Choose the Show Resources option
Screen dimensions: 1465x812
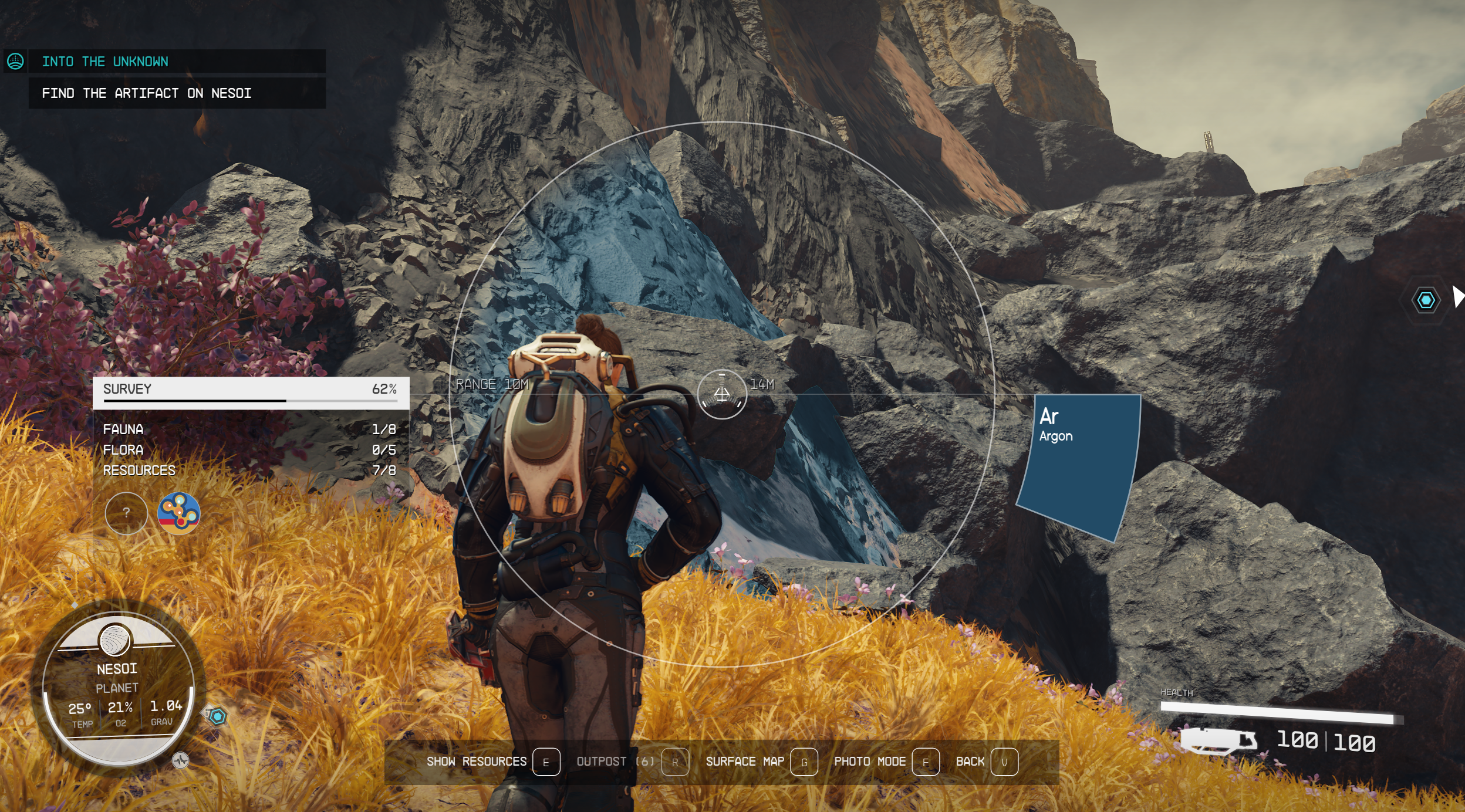coord(492,762)
